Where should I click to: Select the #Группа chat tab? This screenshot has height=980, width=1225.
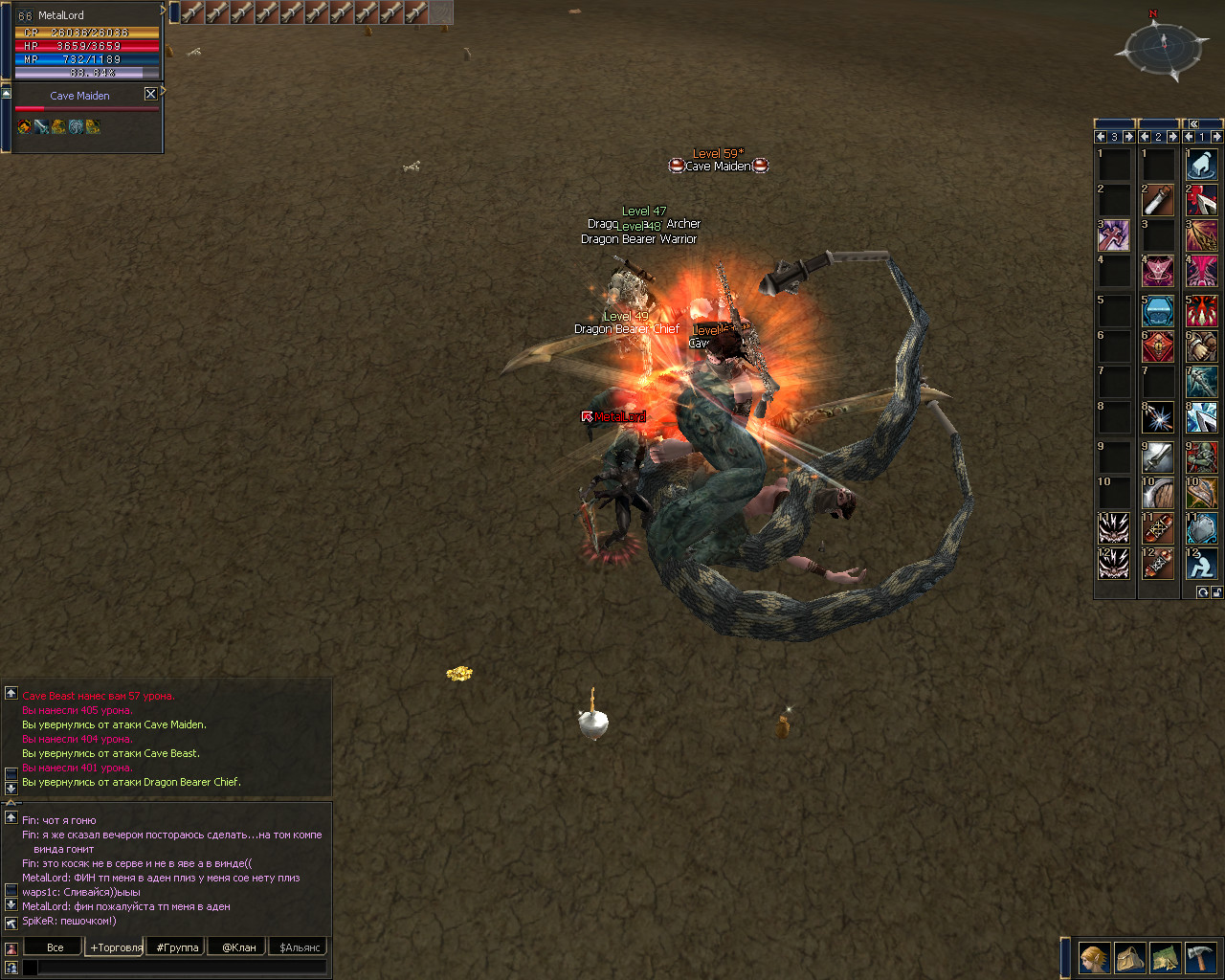pos(177,947)
